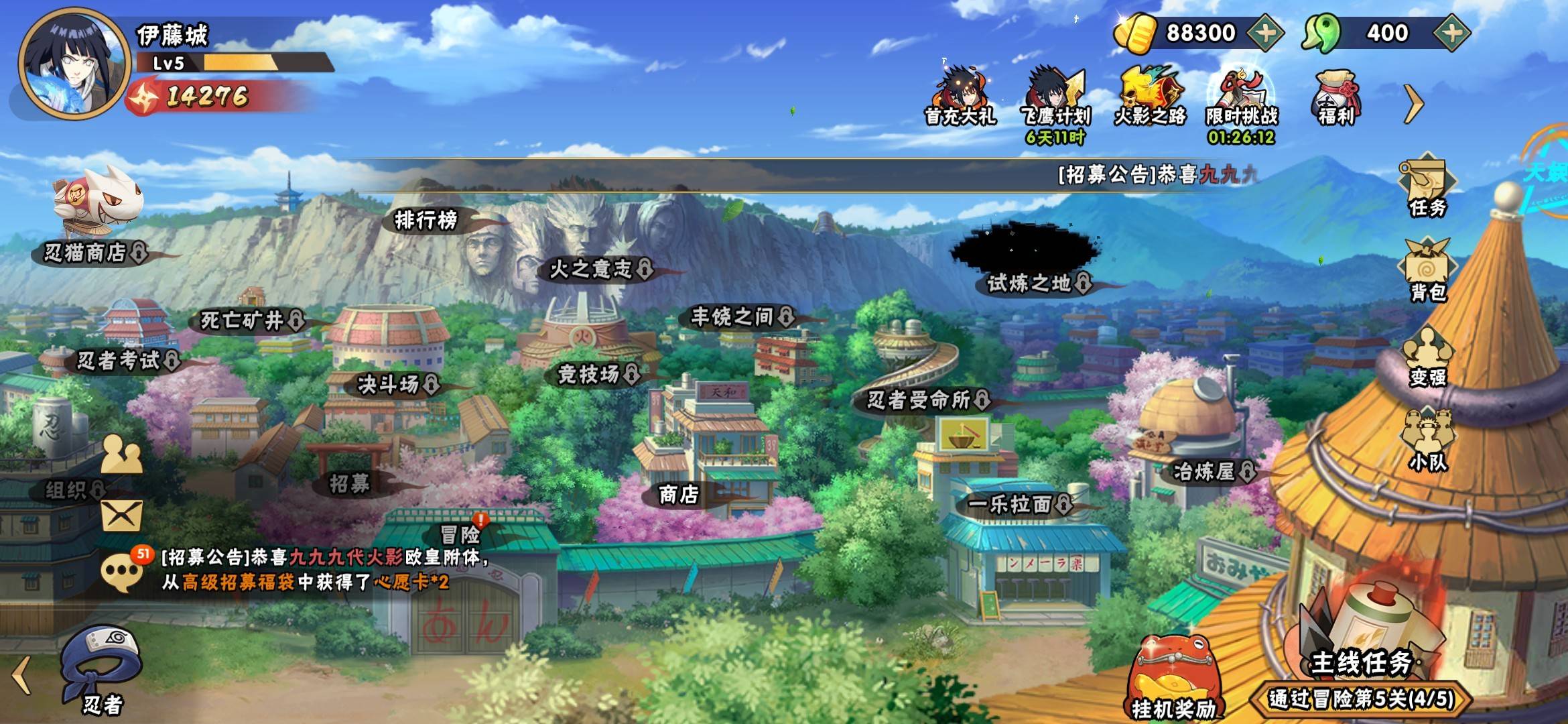Screen dimensions: 1568x724
Task: Add green currency with the plus beside 400
Action: click(1451, 33)
